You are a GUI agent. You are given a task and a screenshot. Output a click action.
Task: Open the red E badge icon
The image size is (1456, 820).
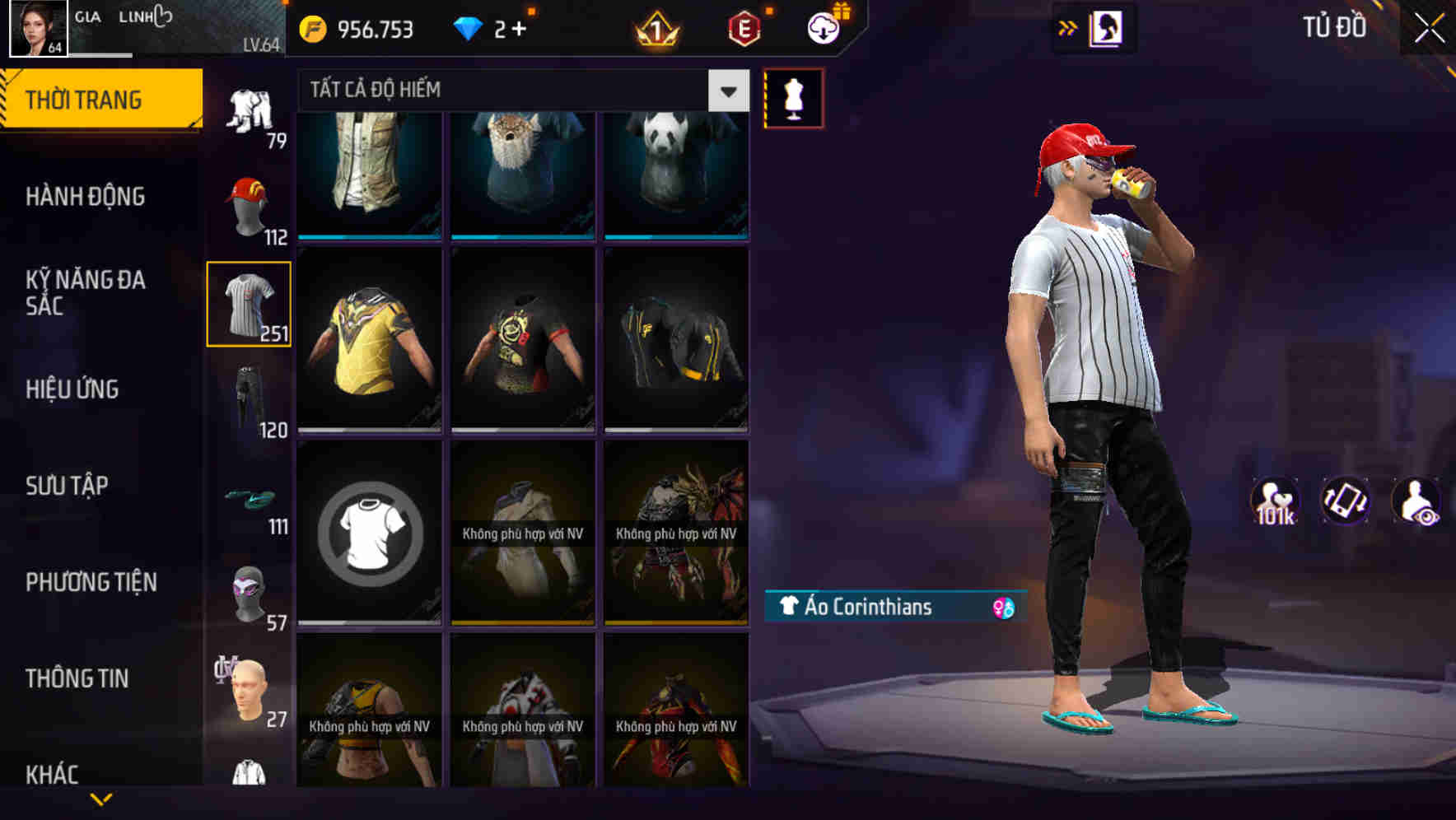[740, 29]
